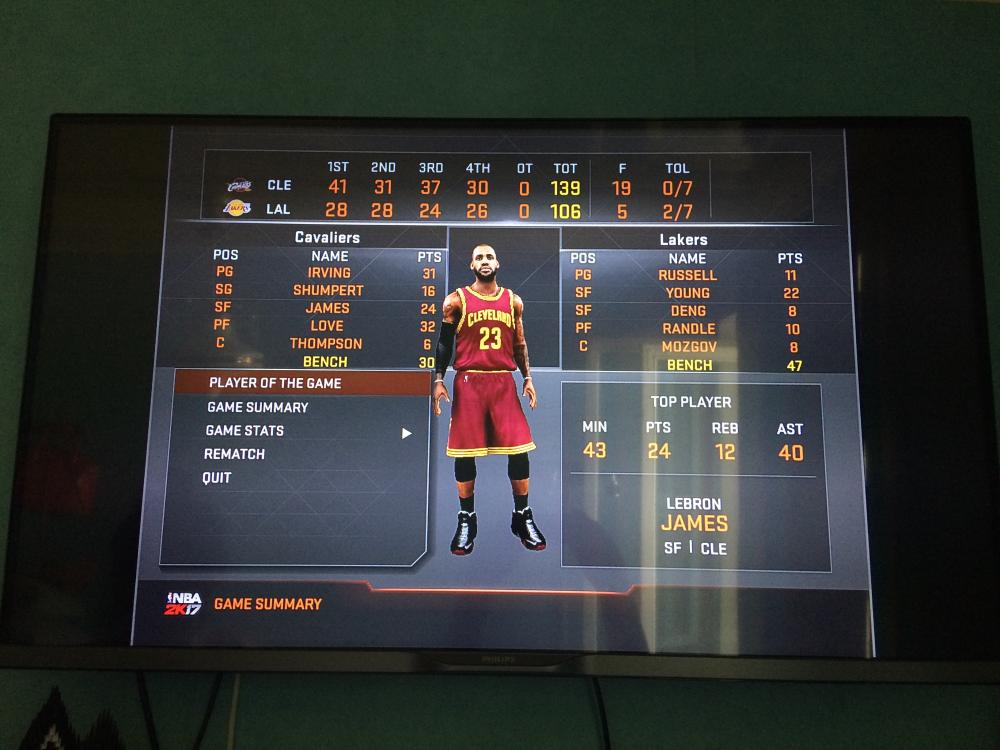1000x750 pixels.
Task: Open the Game Stats submenu
Action: (245, 431)
